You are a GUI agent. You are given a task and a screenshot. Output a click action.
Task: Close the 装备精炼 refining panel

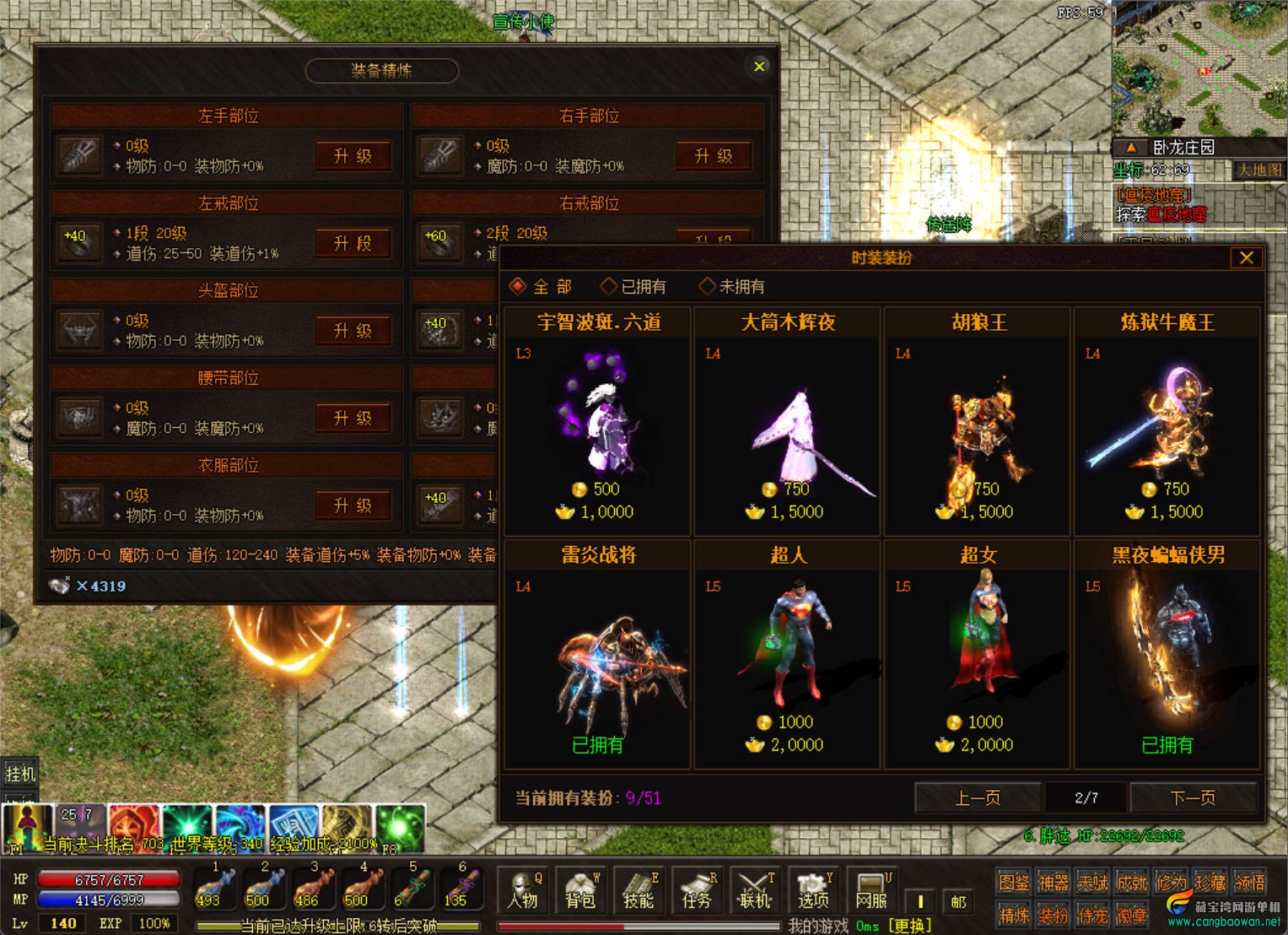click(x=759, y=67)
